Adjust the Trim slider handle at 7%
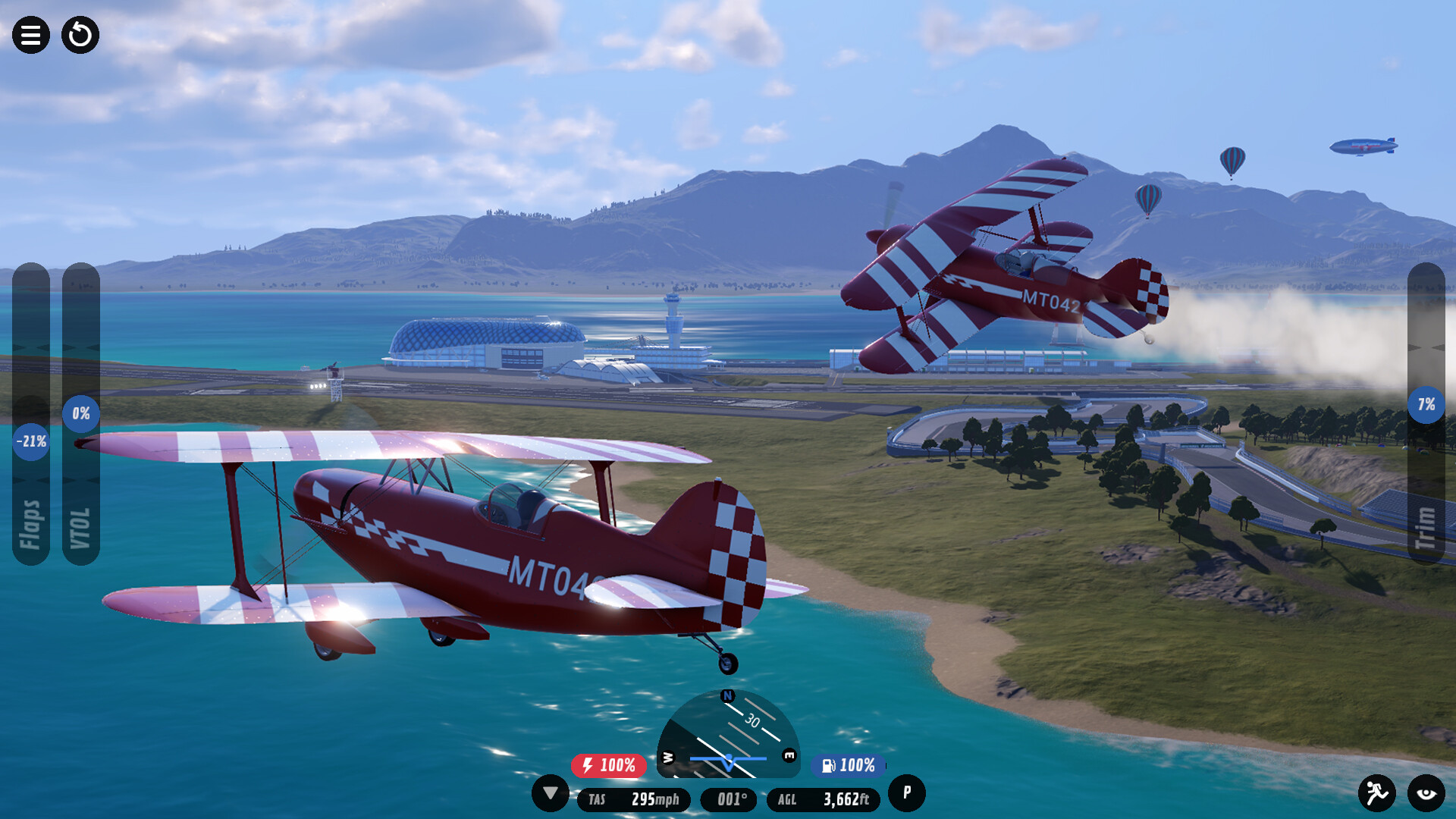 click(1426, 404)
